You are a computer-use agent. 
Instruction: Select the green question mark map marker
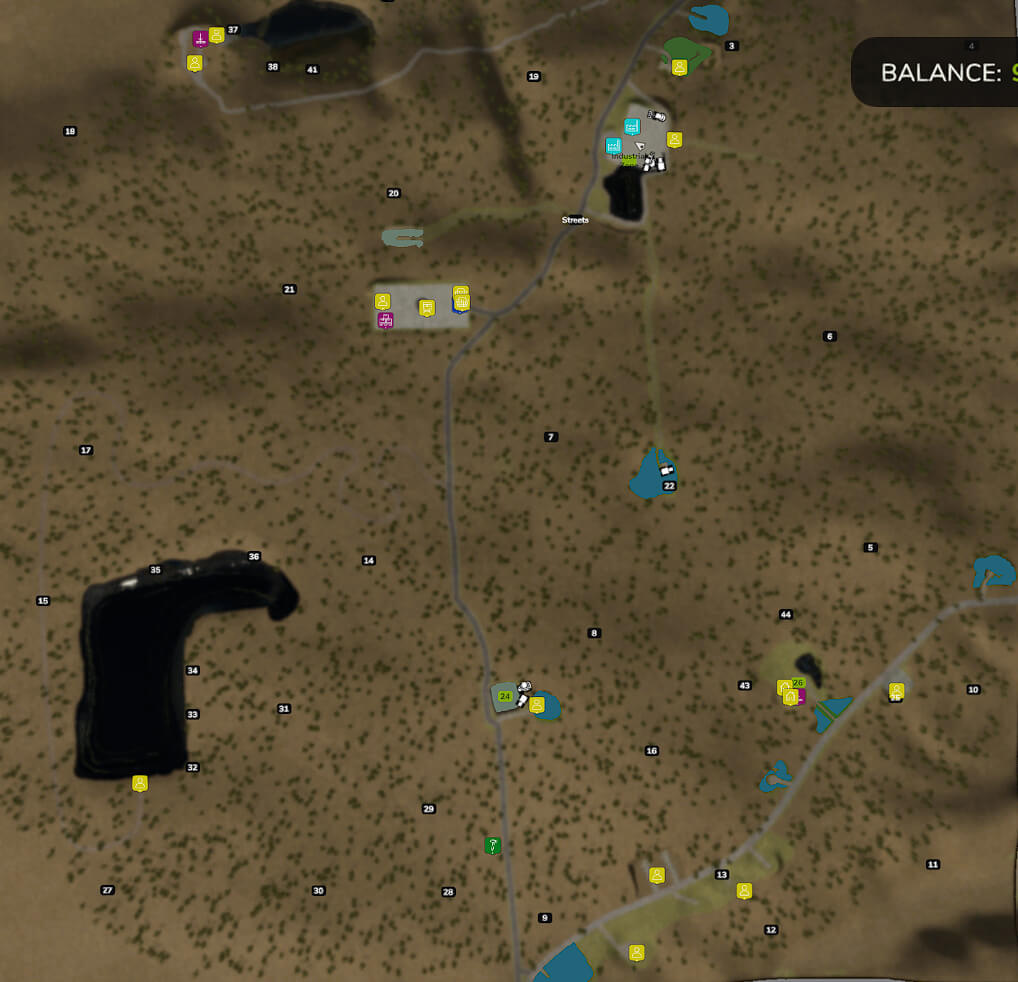click(492, 846)
